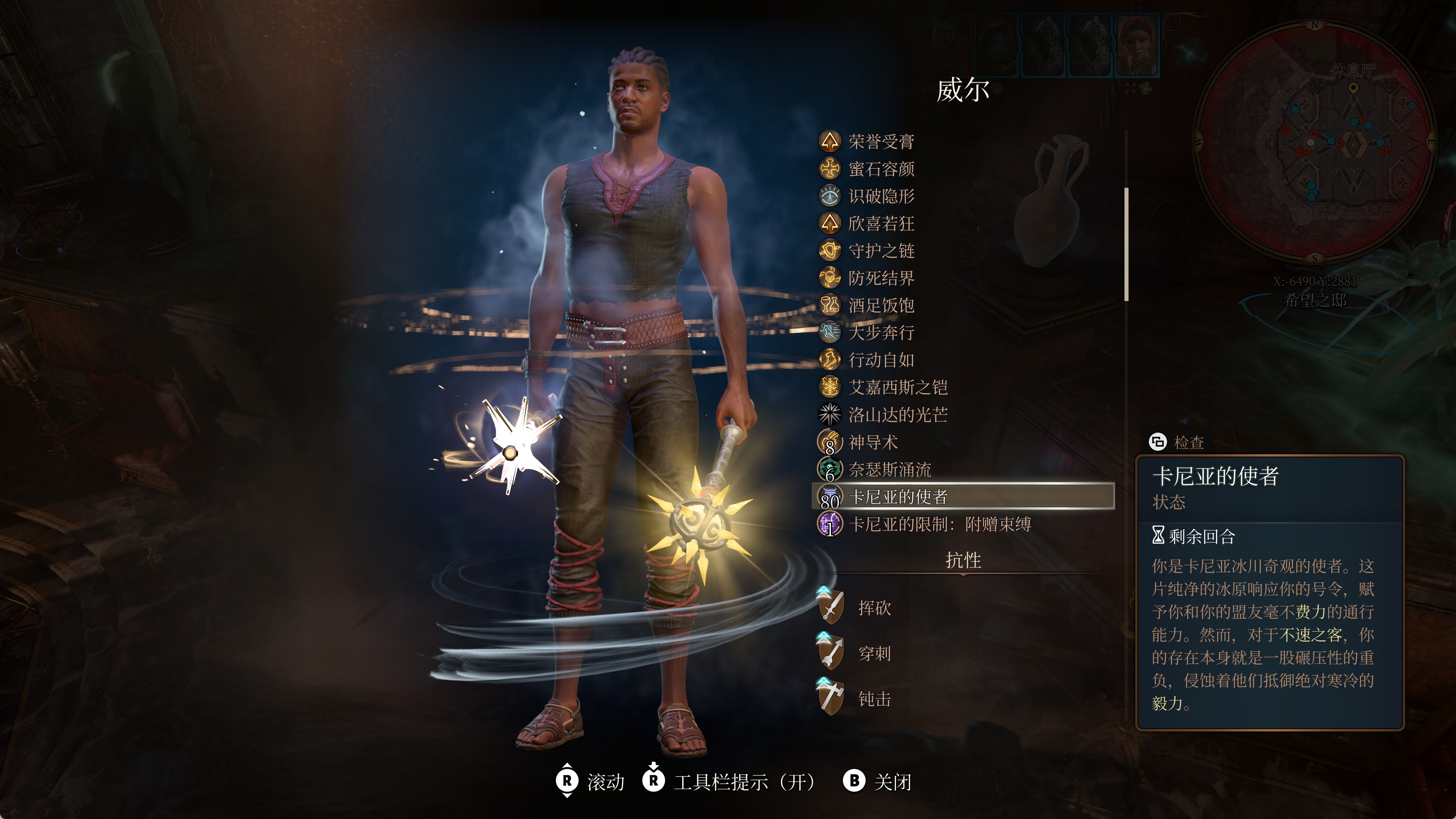Image resolution: width=1456 pixels, height=819 pixels.
Task: Choose 防死结界 from the list
Action: pos(880,278)
